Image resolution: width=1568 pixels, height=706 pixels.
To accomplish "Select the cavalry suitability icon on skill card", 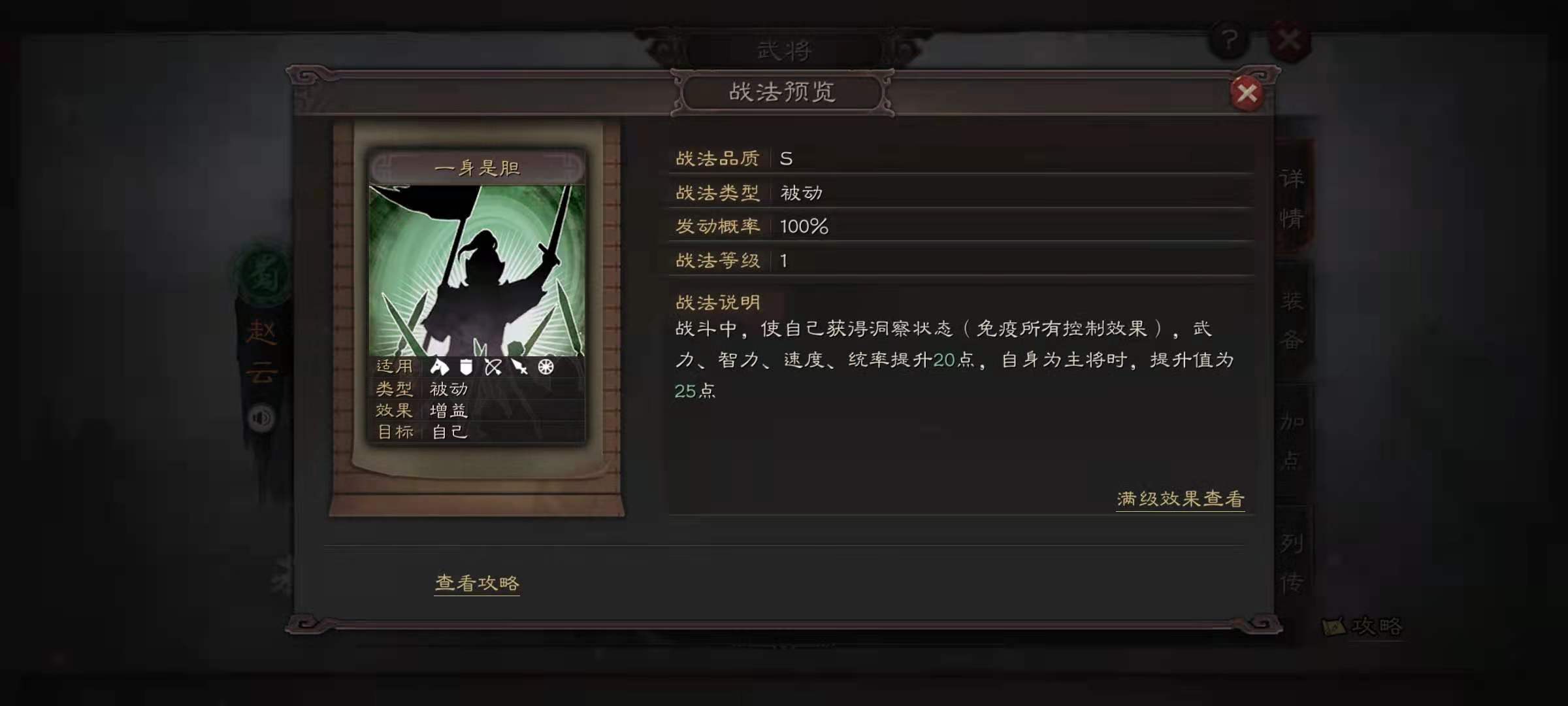I will point(439,367).
